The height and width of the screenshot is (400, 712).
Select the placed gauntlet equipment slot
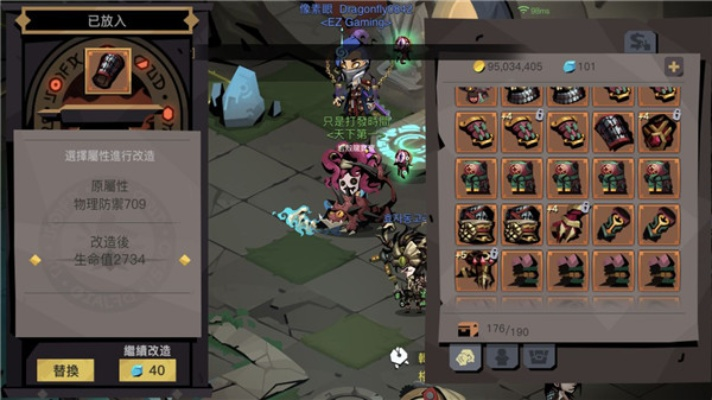[x=107, y=71]
